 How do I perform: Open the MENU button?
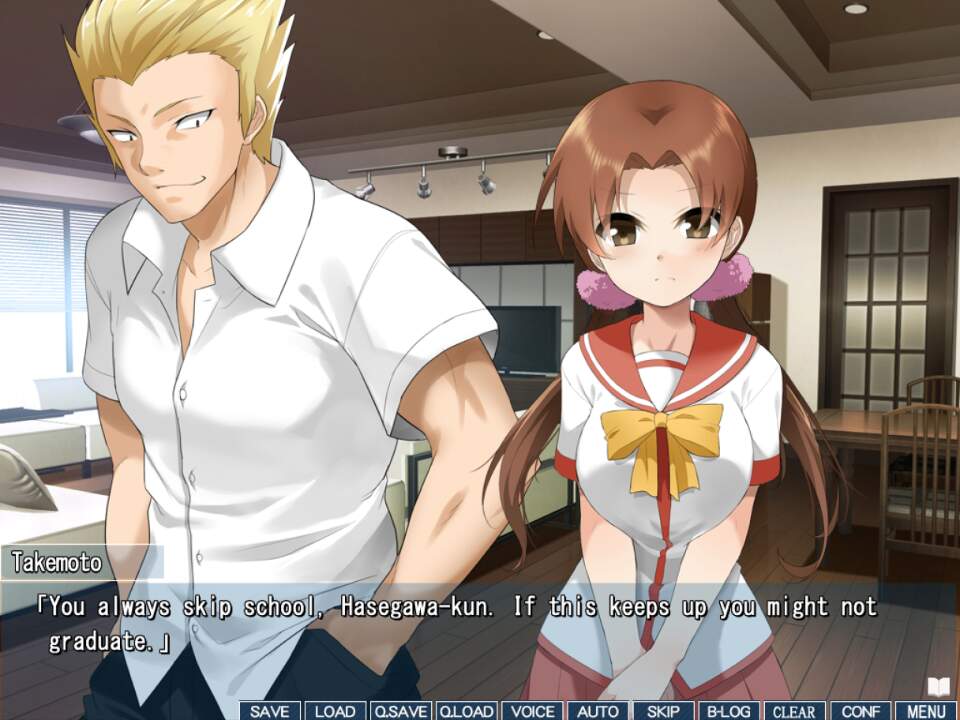(x=926, y=711)
